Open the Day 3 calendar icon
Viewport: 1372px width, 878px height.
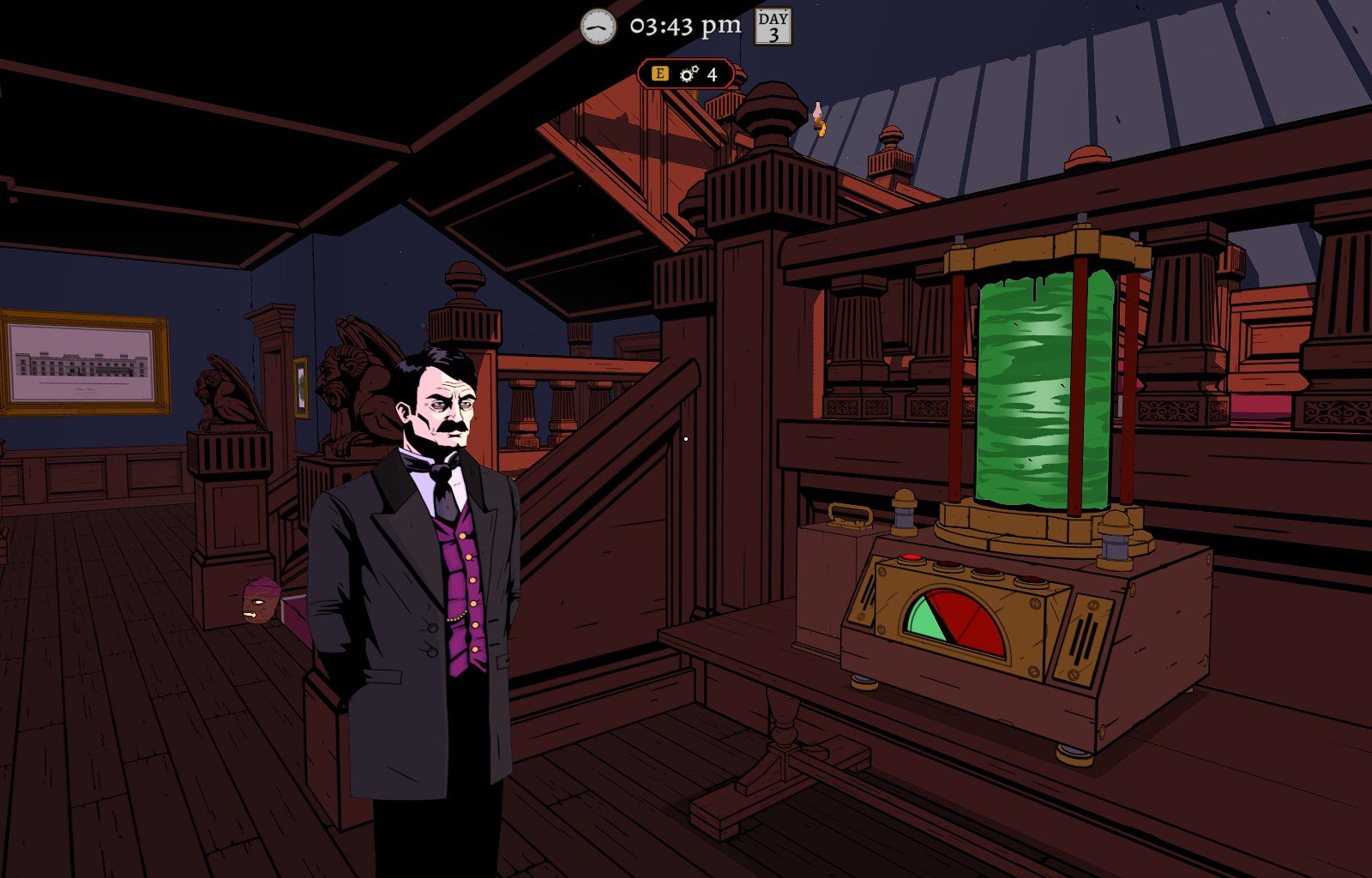pyautogui.click(x=773, y=27)
